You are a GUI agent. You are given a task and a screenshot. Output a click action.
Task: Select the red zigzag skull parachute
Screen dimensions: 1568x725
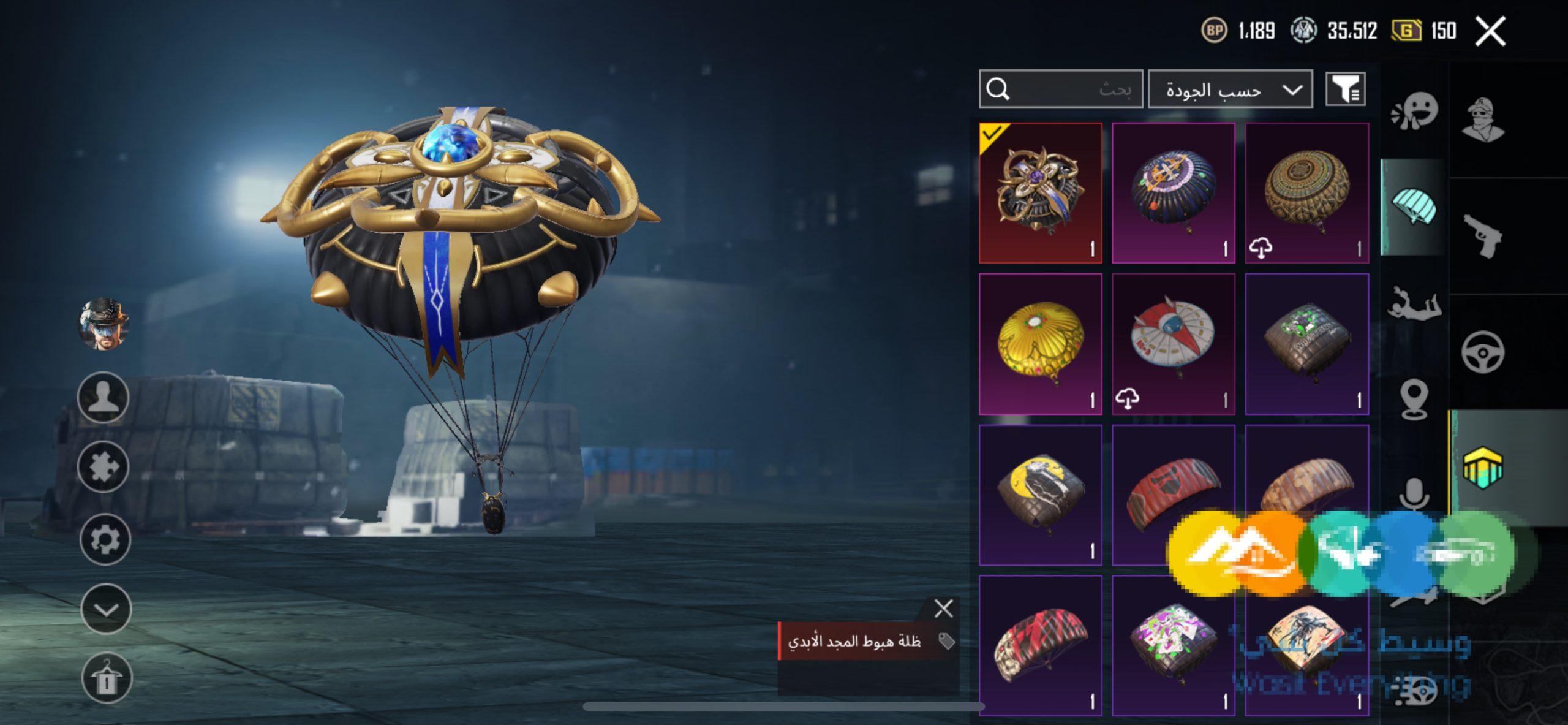click(x=1041, y=645)
